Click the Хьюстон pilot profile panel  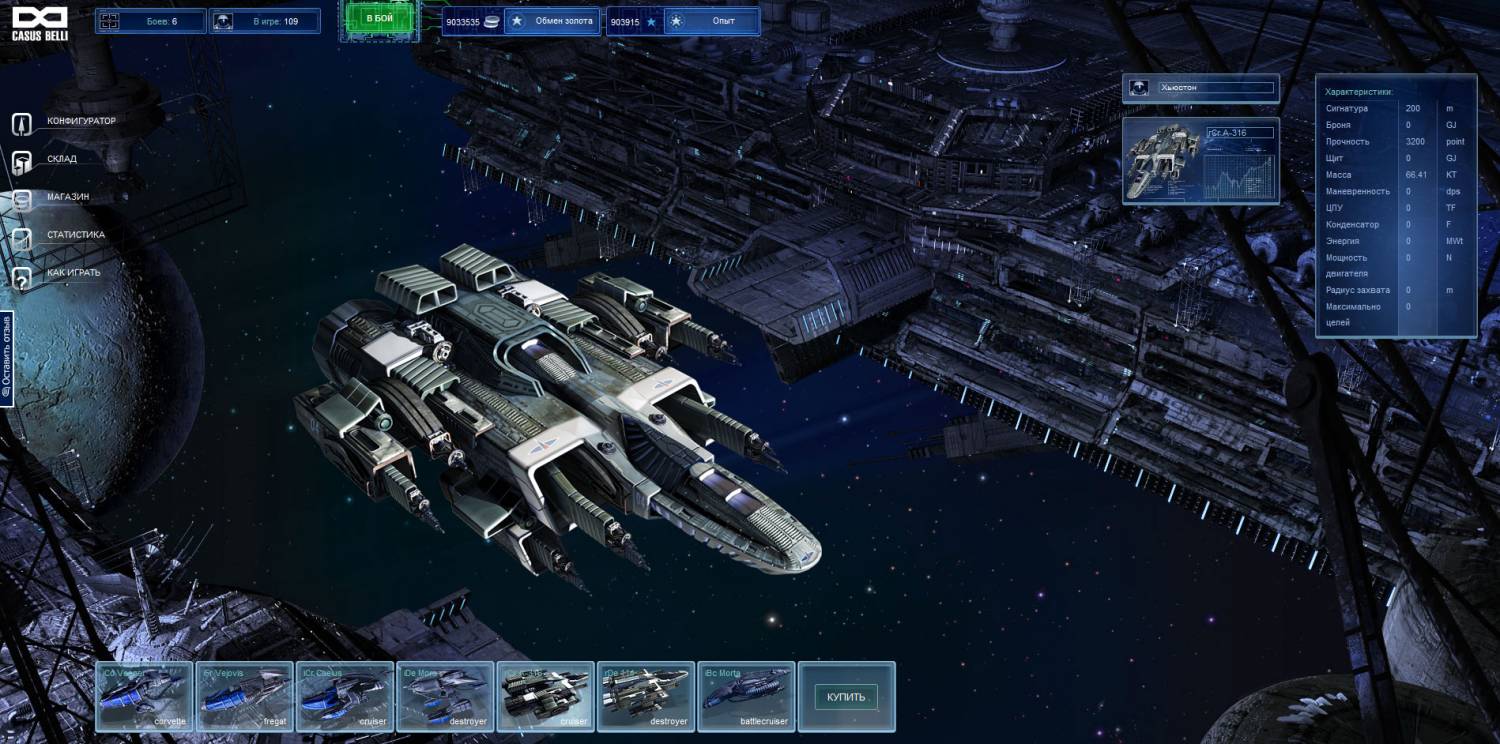1200,88
